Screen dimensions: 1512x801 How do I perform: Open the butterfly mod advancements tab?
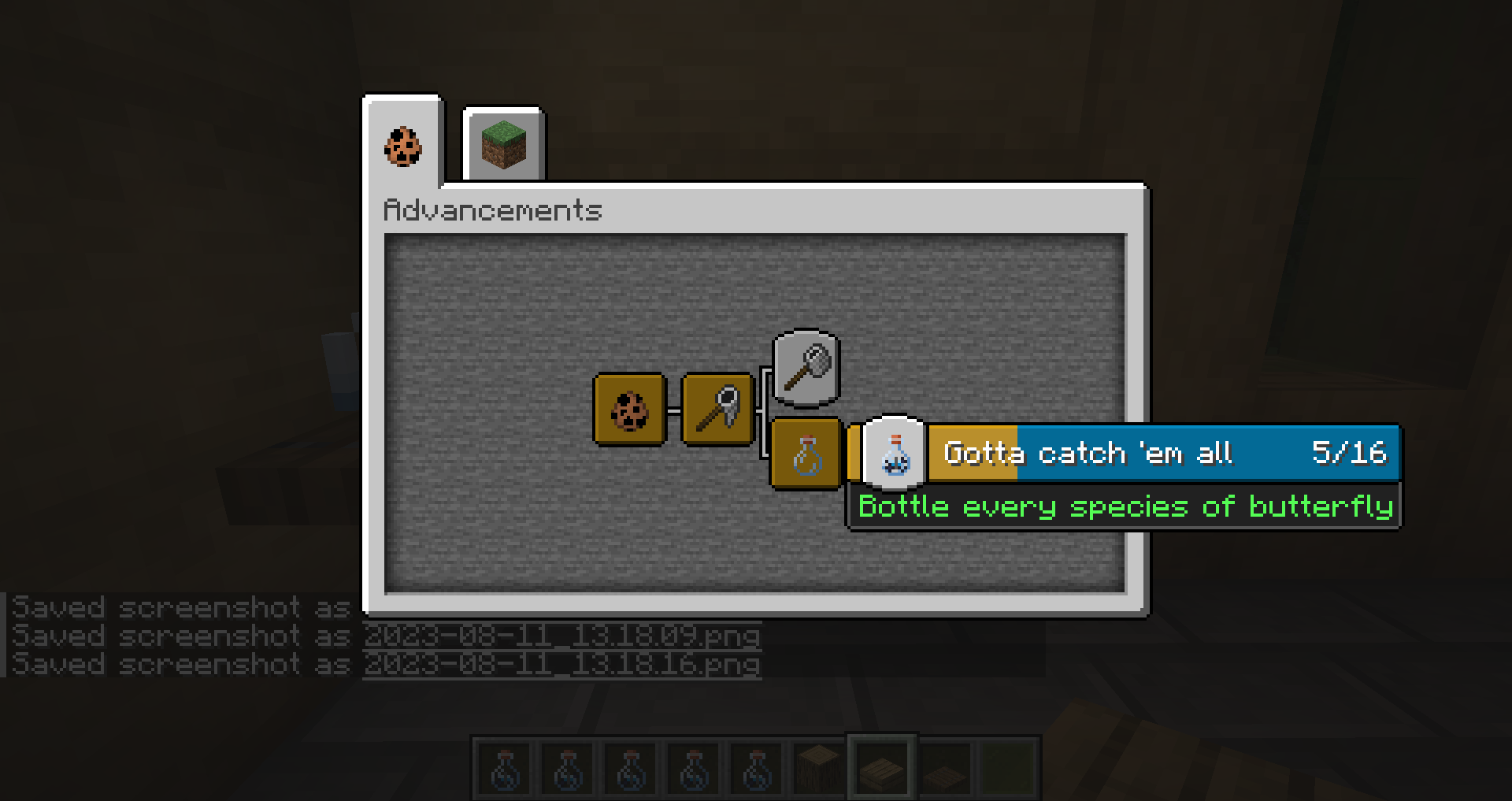[x=402, y=145]
